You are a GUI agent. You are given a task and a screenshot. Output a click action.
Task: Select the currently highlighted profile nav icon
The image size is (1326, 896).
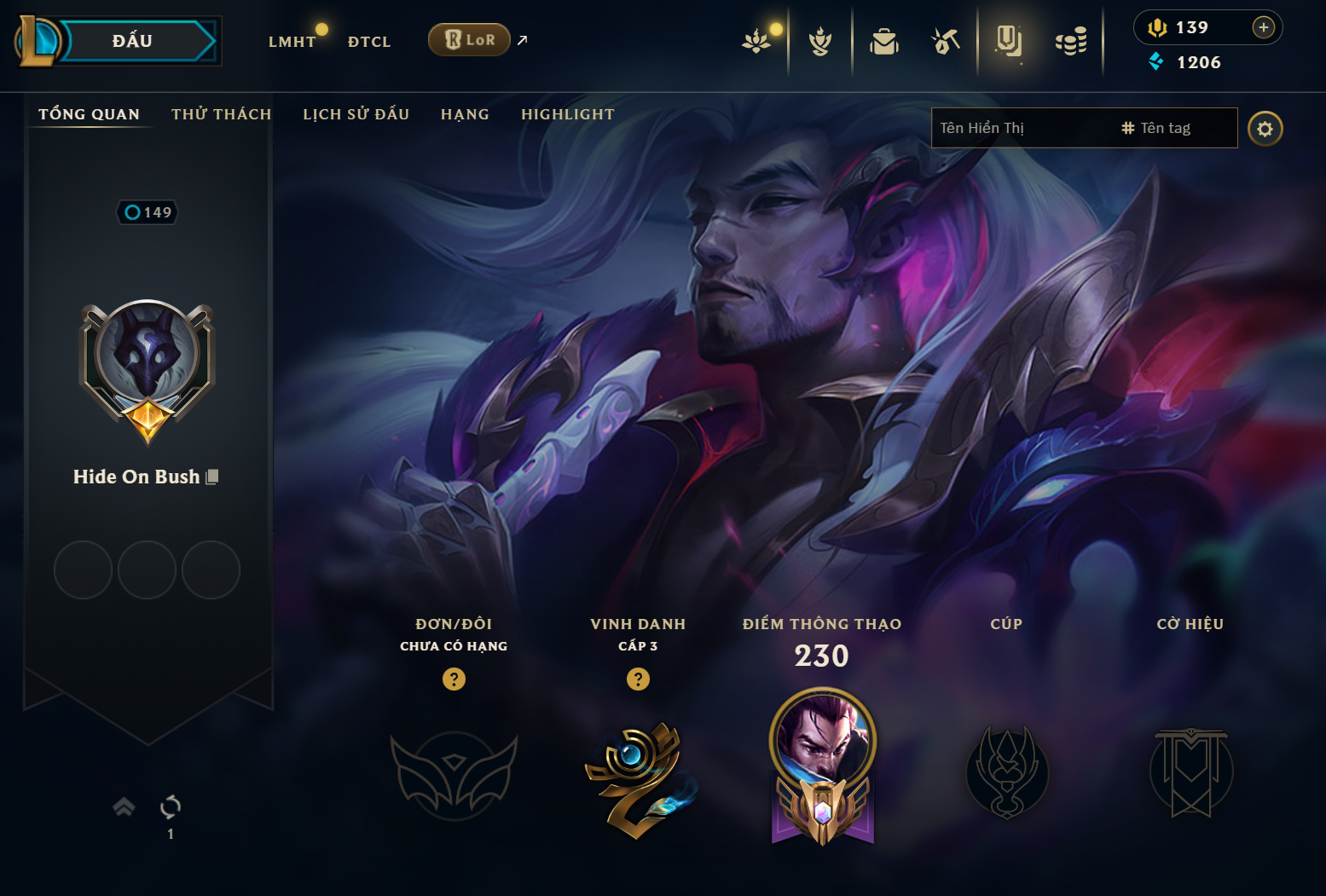point(1008,41)
